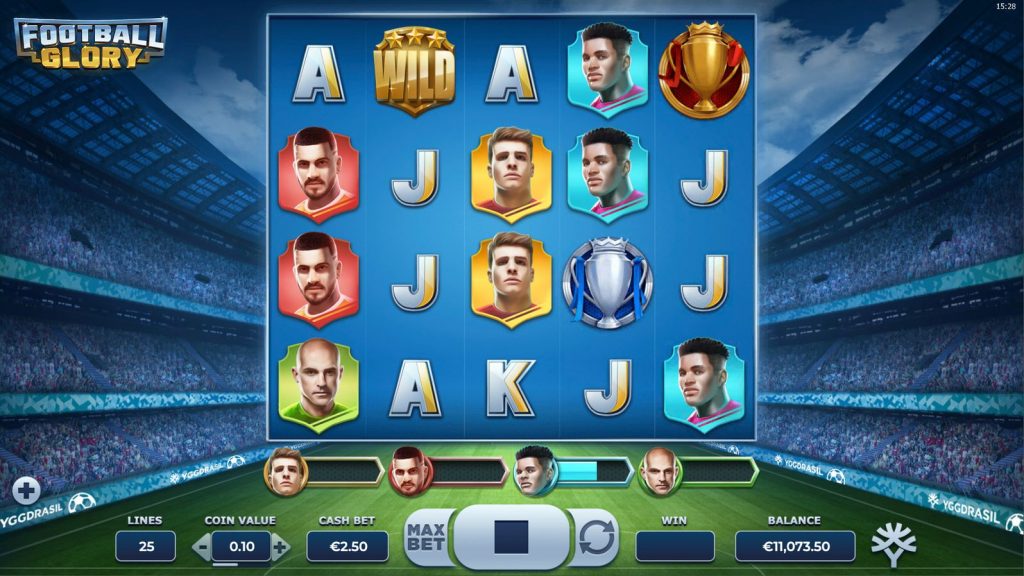This screenshot has height=576, width=1024.
Task: Stop the spin with the center button
Action: (x=511, y=537)
